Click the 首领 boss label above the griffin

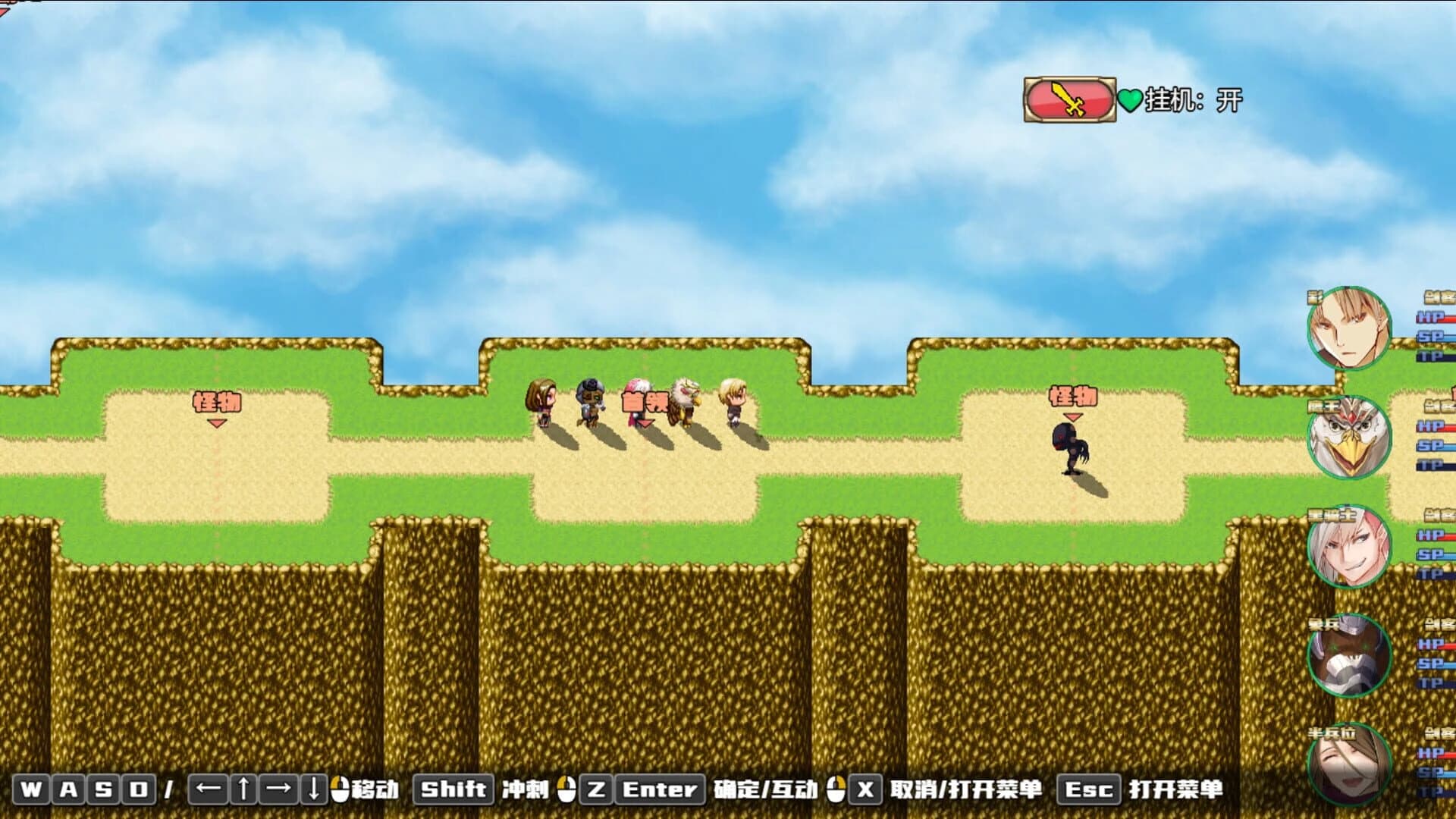(644, 400)
